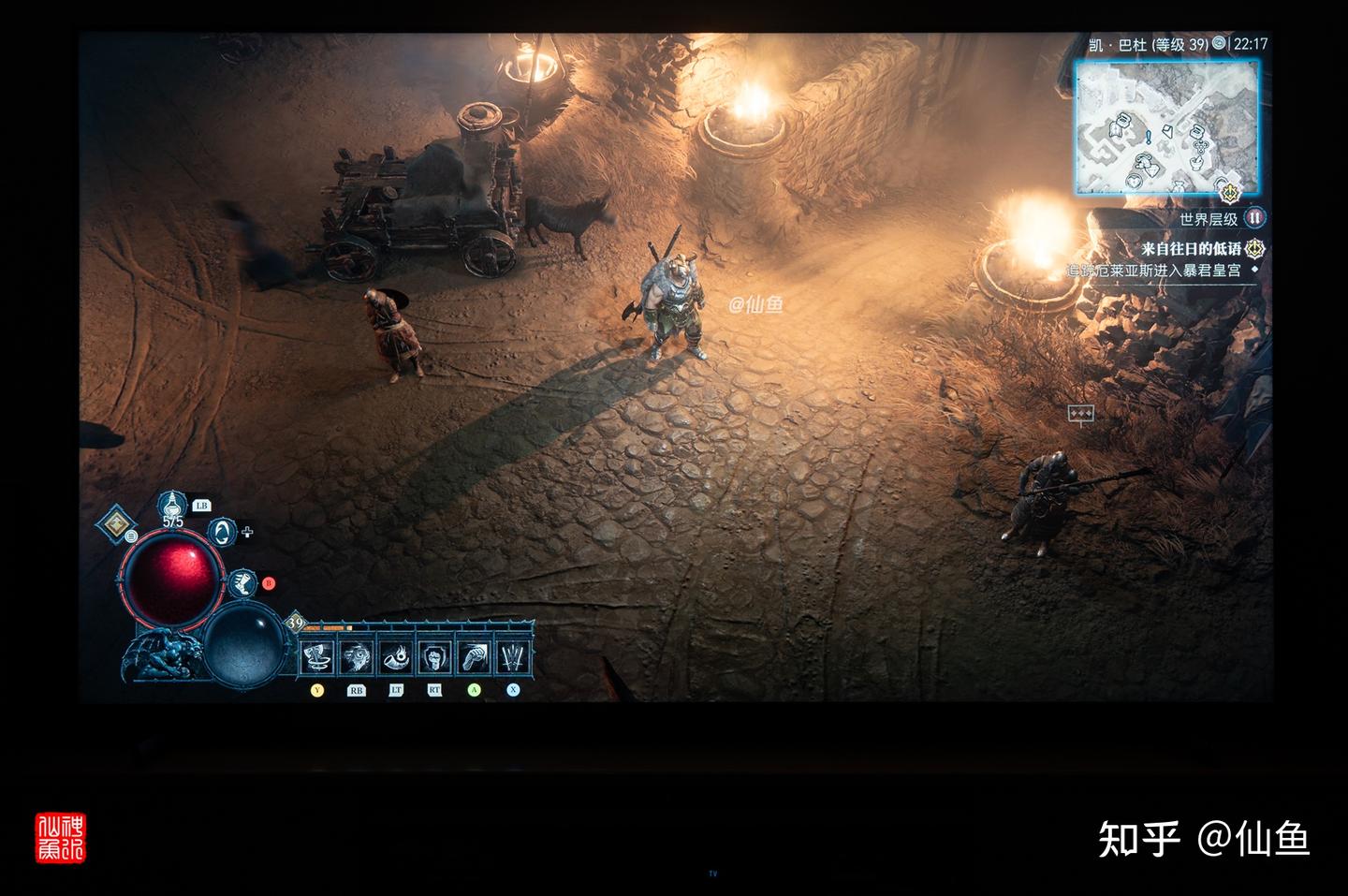Activate the town portal swirl icon
The width and height of the screenshot is (1348, 896).
pyautogui.click(x=222, y=533)
